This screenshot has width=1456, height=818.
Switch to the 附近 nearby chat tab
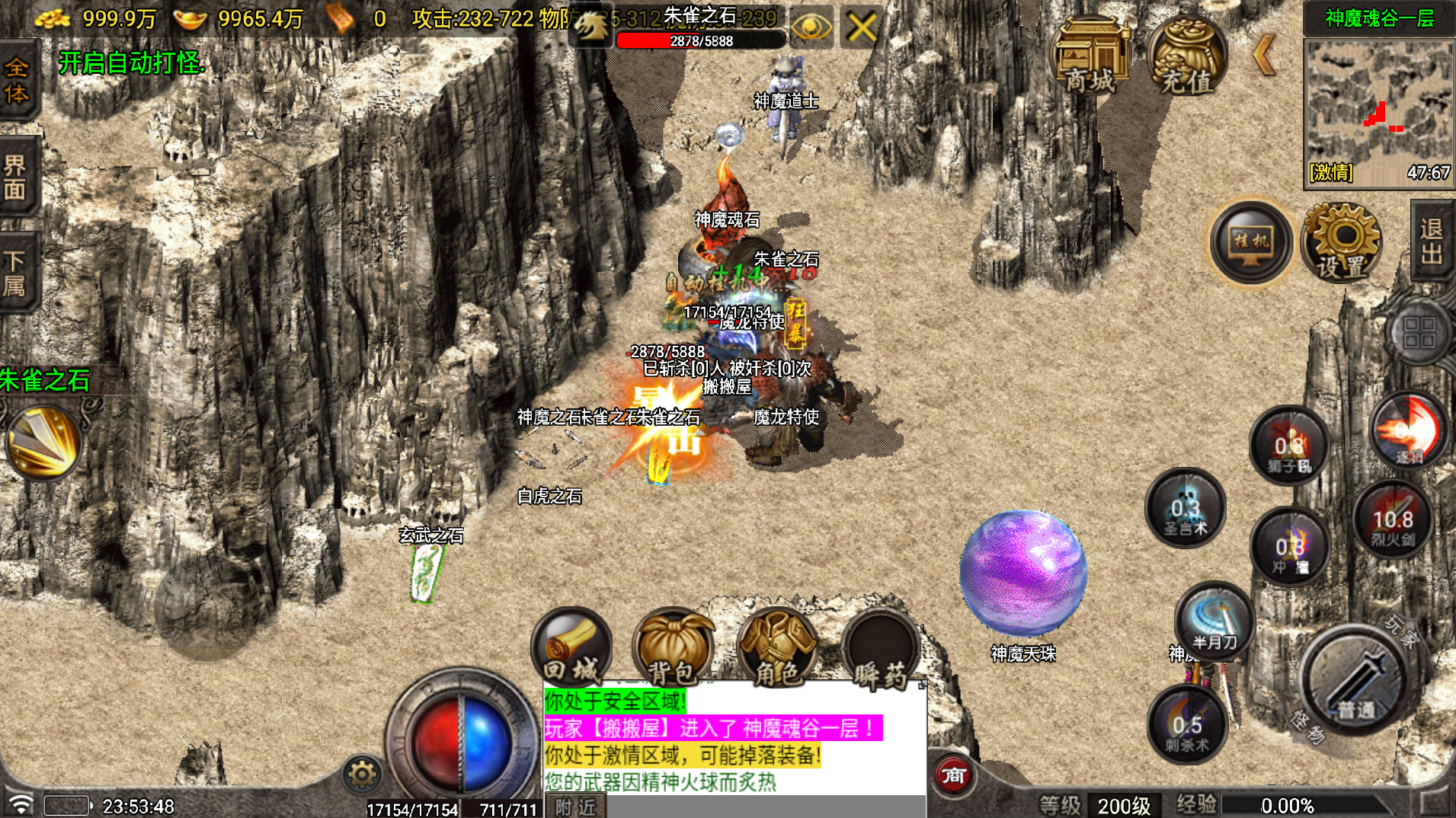pos(575,807)
